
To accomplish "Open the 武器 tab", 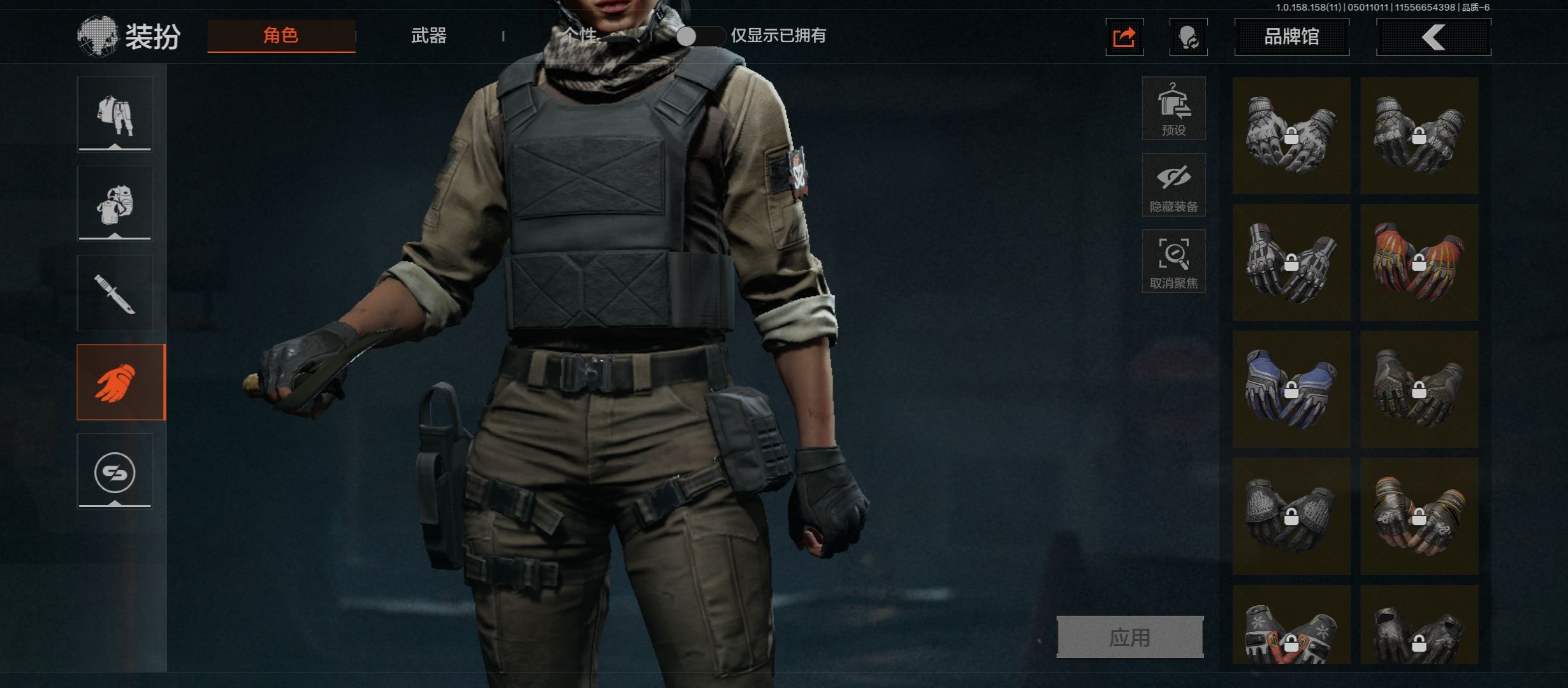I will (428, 36).
